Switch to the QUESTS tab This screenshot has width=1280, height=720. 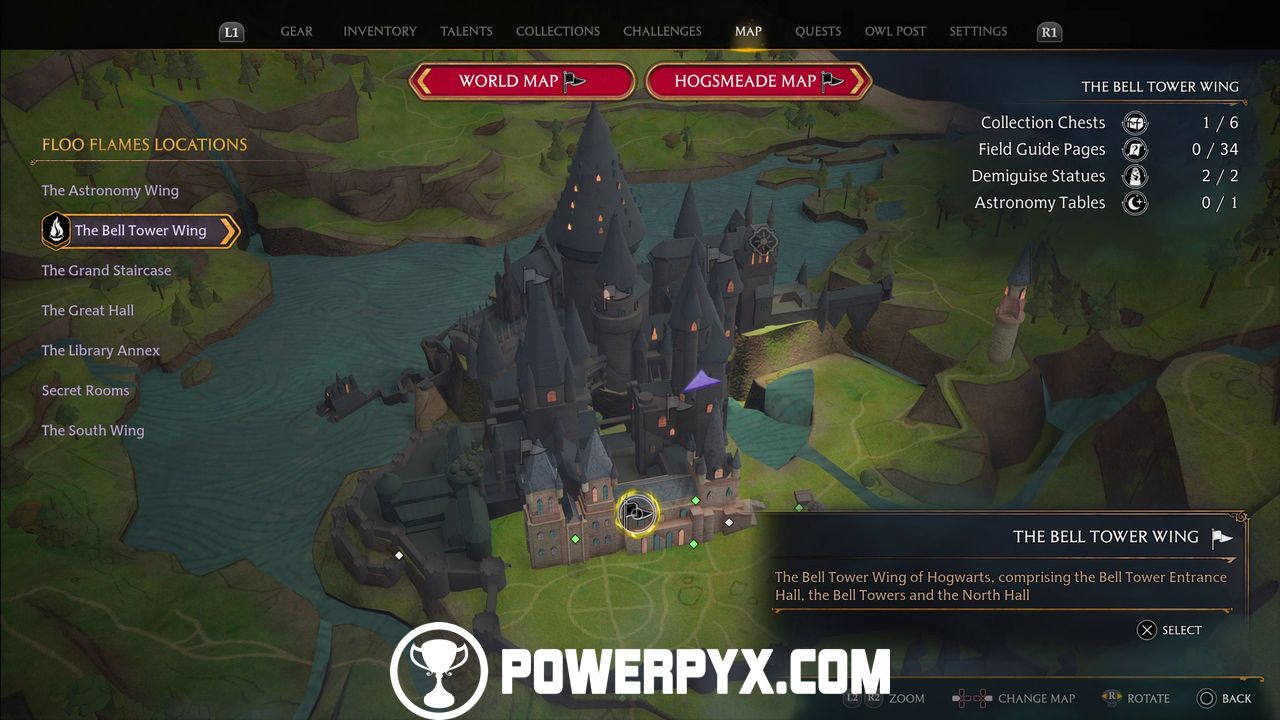(x=818, y=31)
